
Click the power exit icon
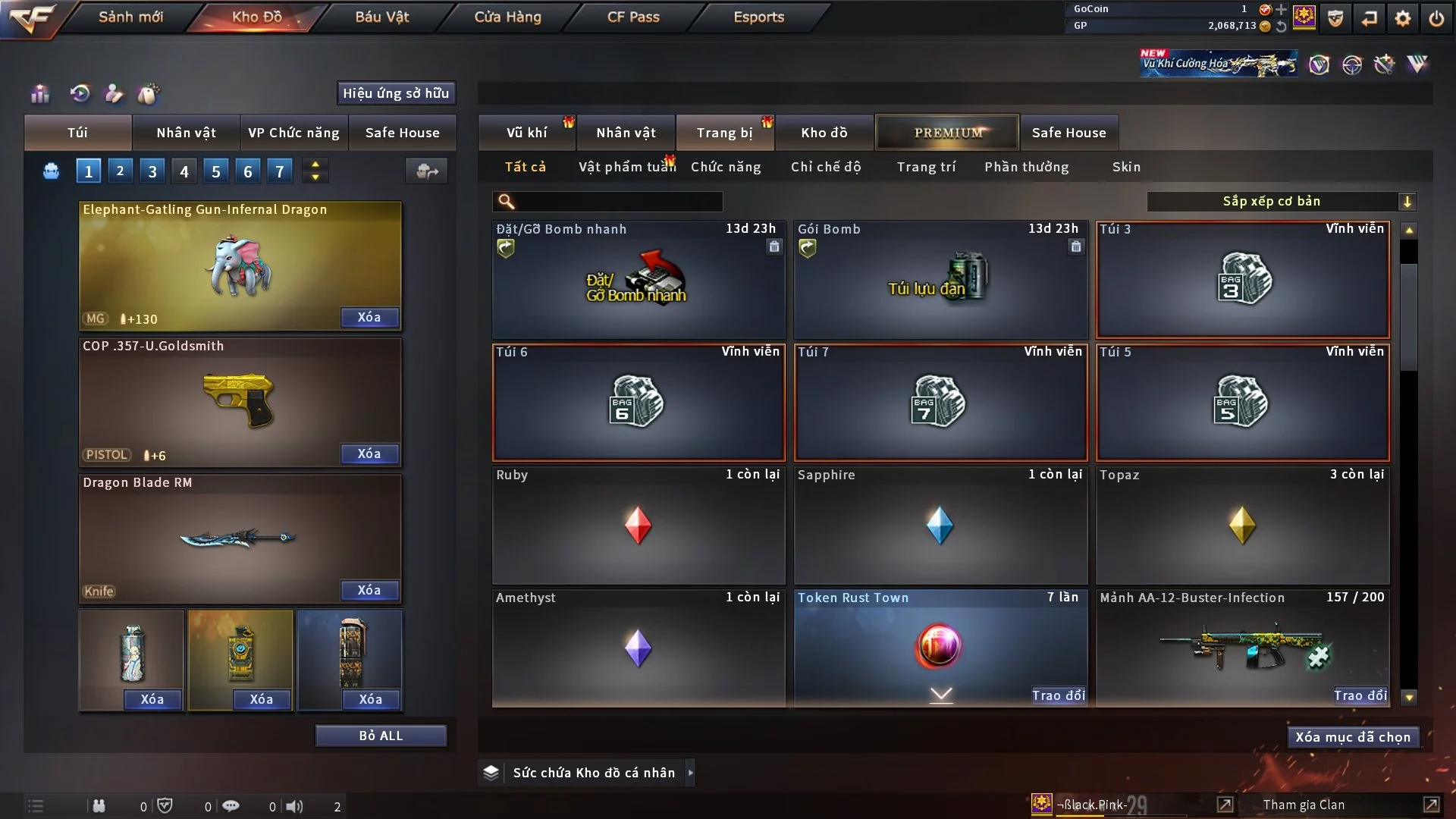pos(1436,18)
